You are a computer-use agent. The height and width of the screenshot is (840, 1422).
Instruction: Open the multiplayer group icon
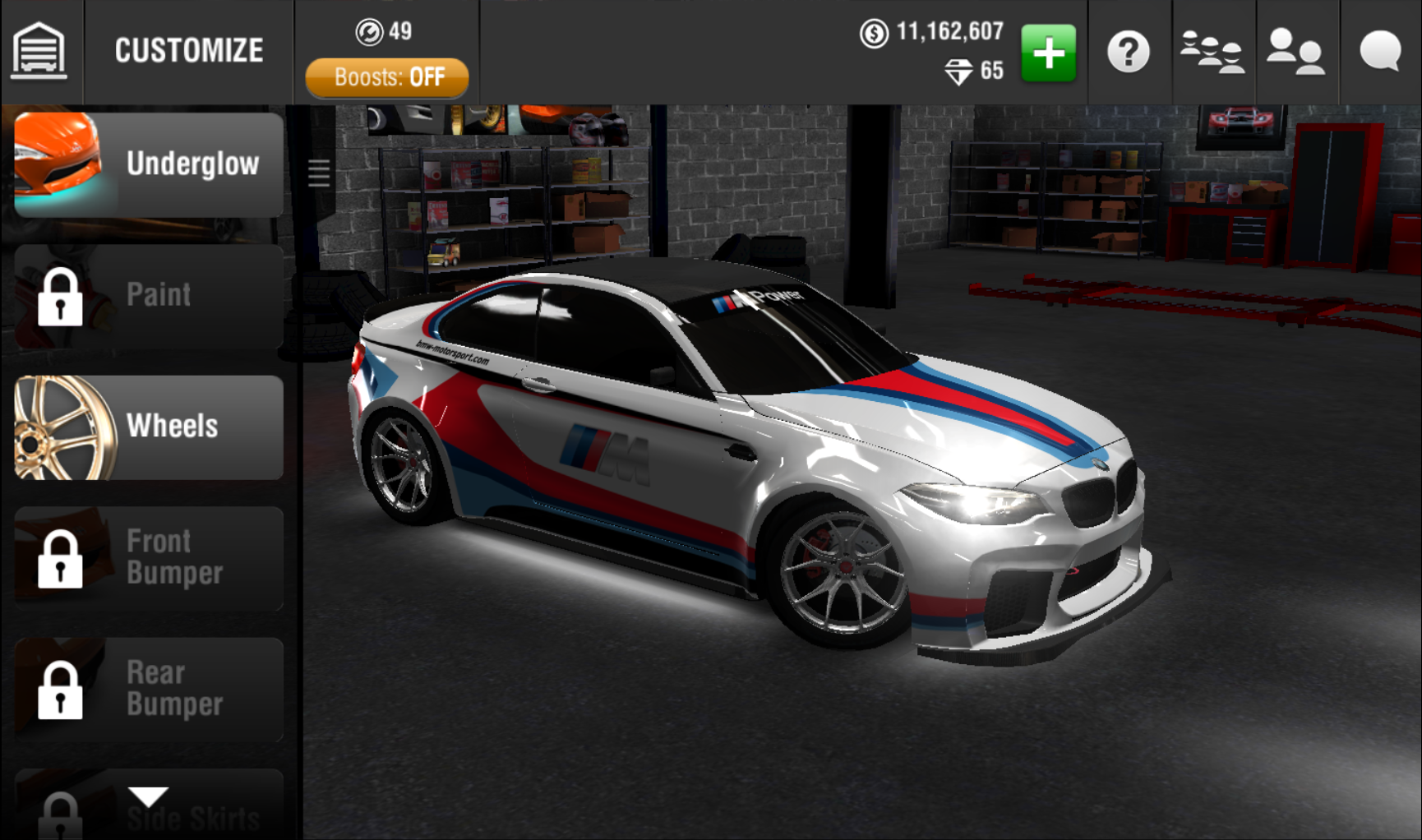[1212, 53]
